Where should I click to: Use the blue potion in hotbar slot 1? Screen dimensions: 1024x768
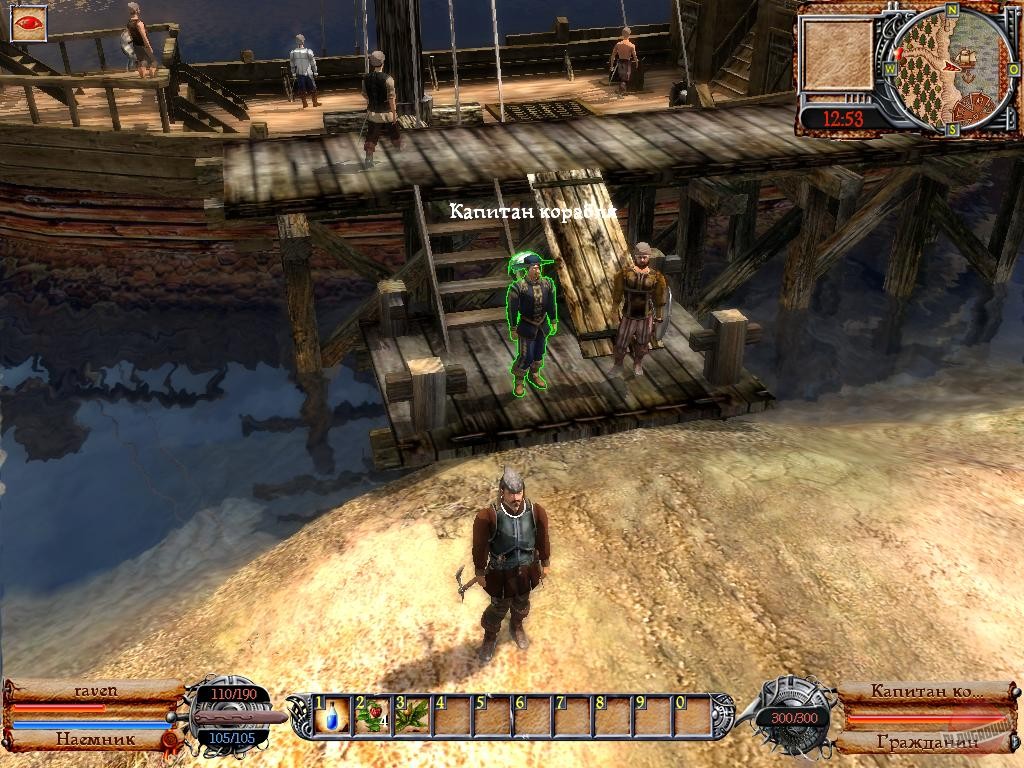point(333,715)
